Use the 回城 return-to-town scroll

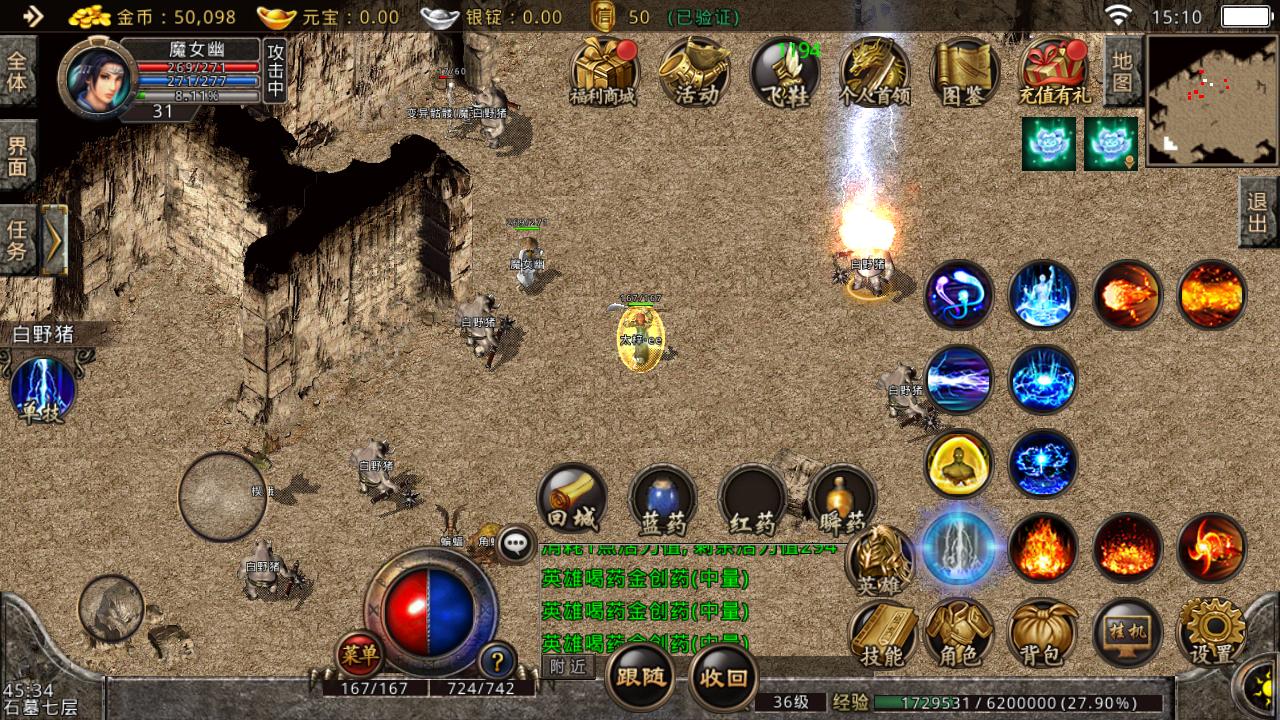point(572,498)
